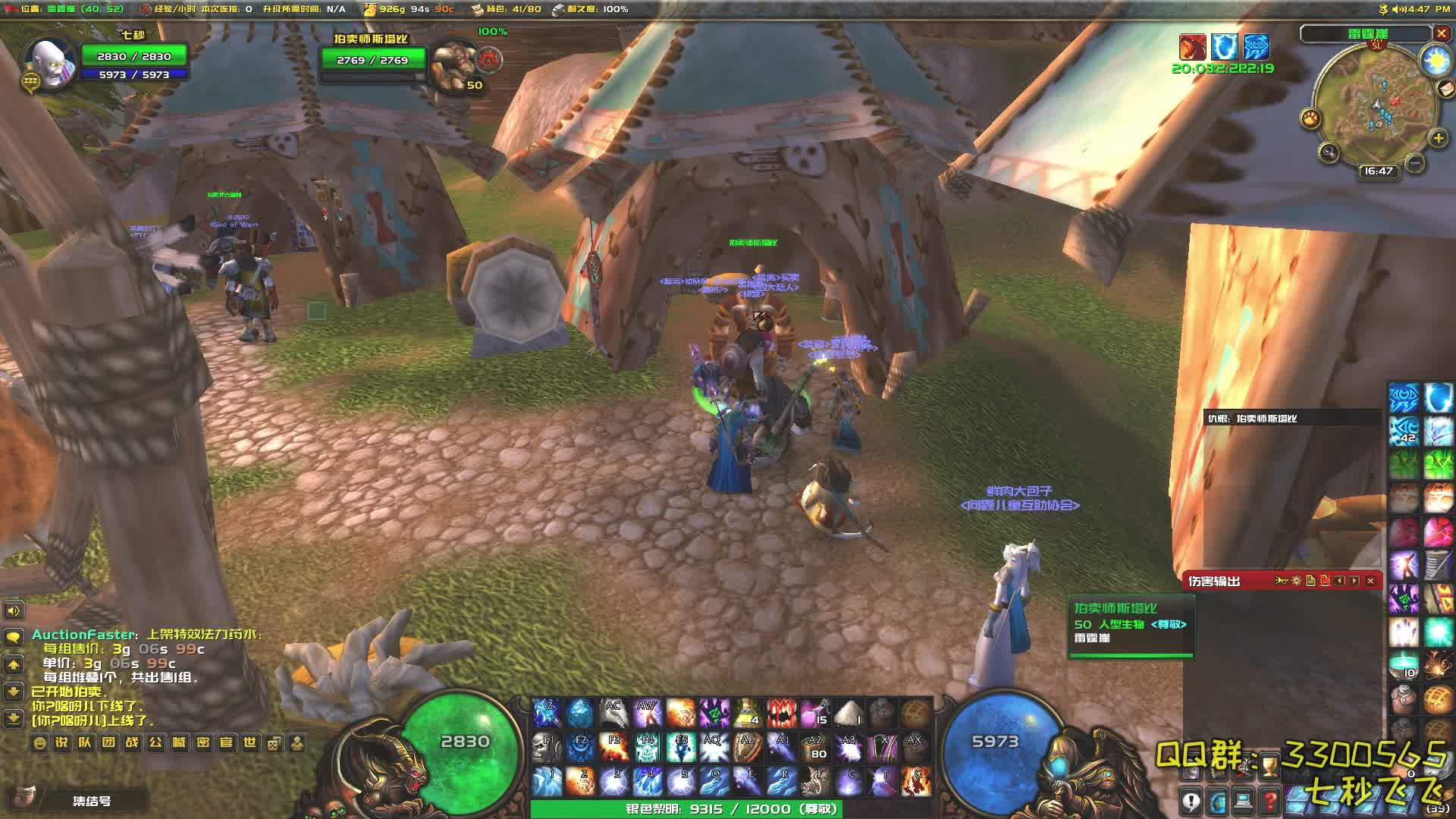Viewport: 1456px width, 819px height.
Task: Cast the fire ability bound to G
Action: [x=917, y=782]
